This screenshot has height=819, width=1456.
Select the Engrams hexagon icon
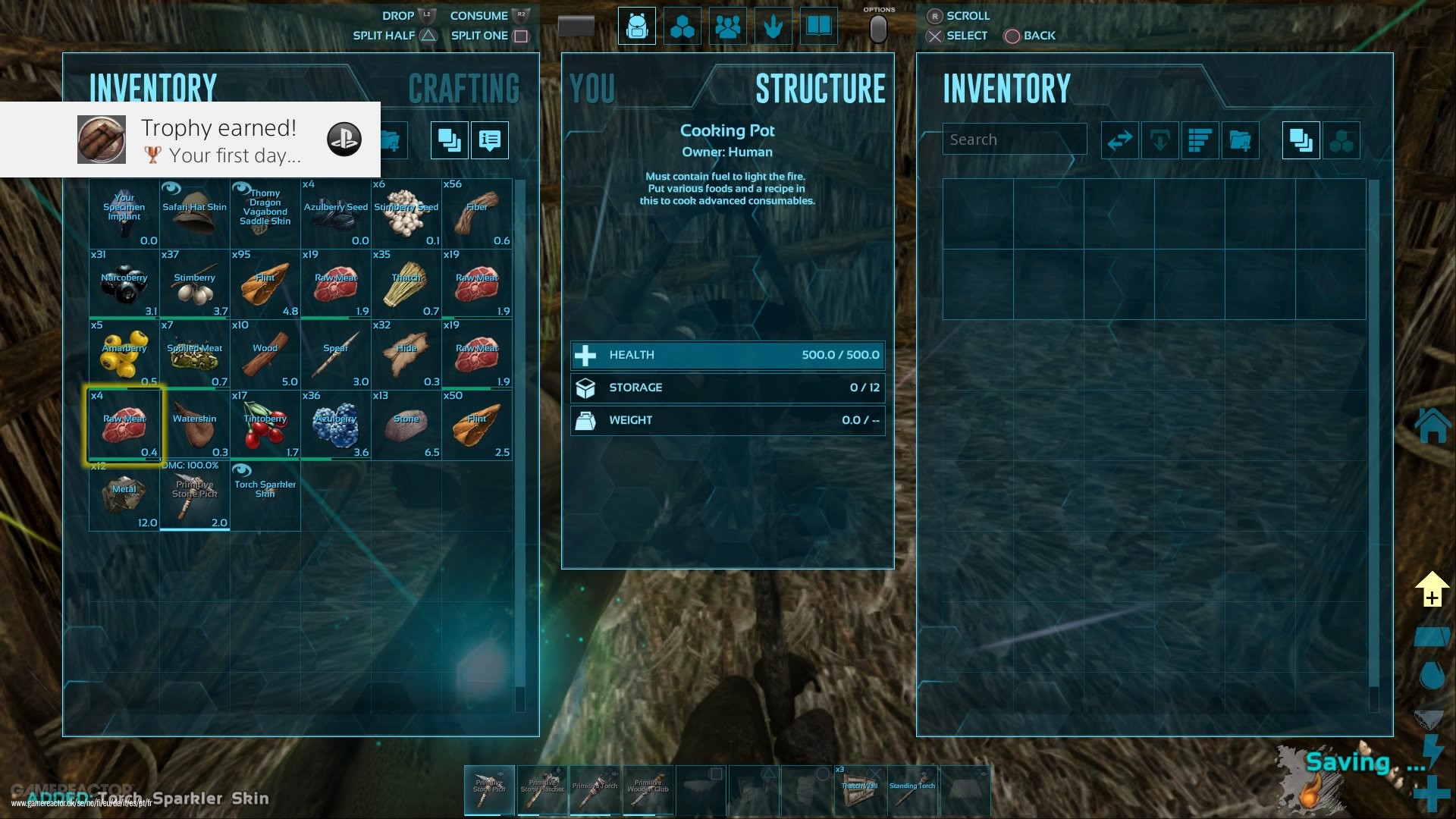pyautogui.click(x=682, y=25)
